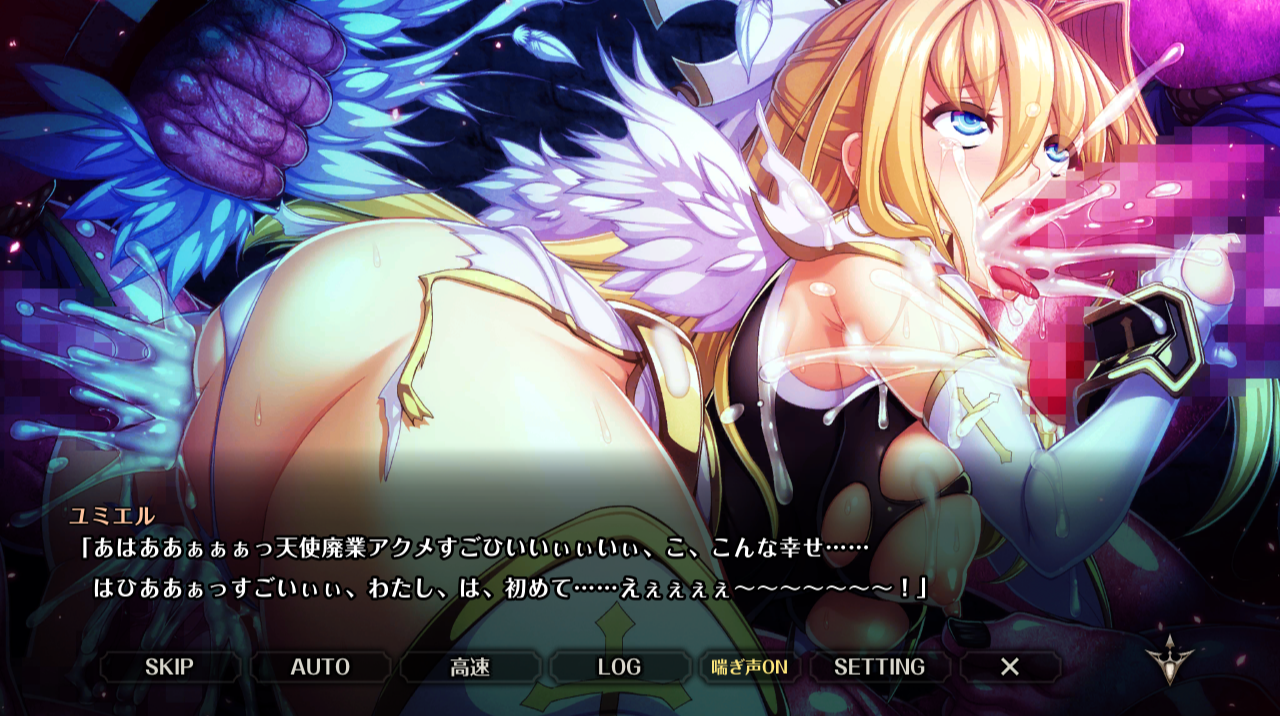Hide the text window with ✕
Viewport: 1280px width, 716px height.
(x=1010, y=667)
